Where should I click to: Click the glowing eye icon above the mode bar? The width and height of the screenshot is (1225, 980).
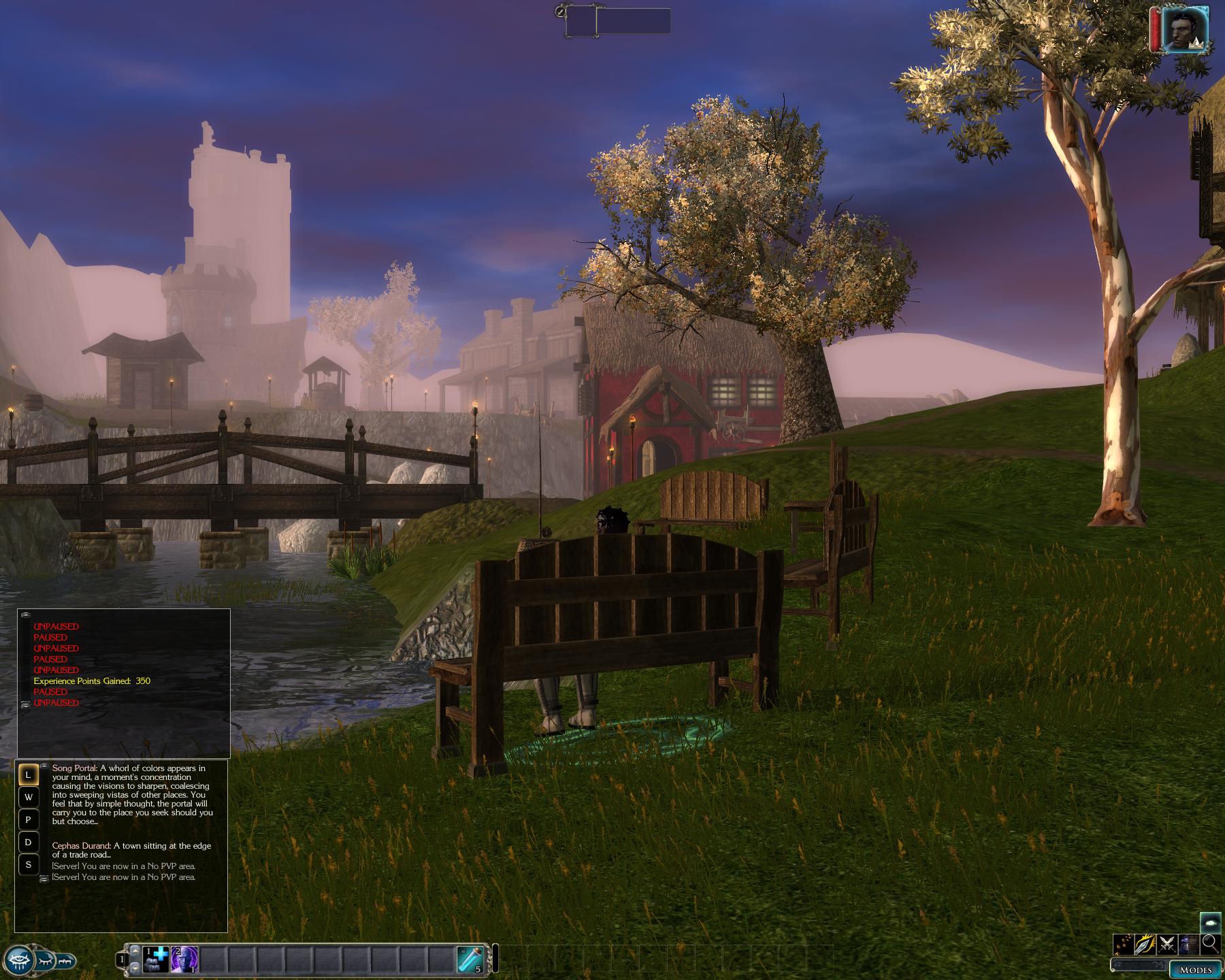click(x=1210, y=921)
